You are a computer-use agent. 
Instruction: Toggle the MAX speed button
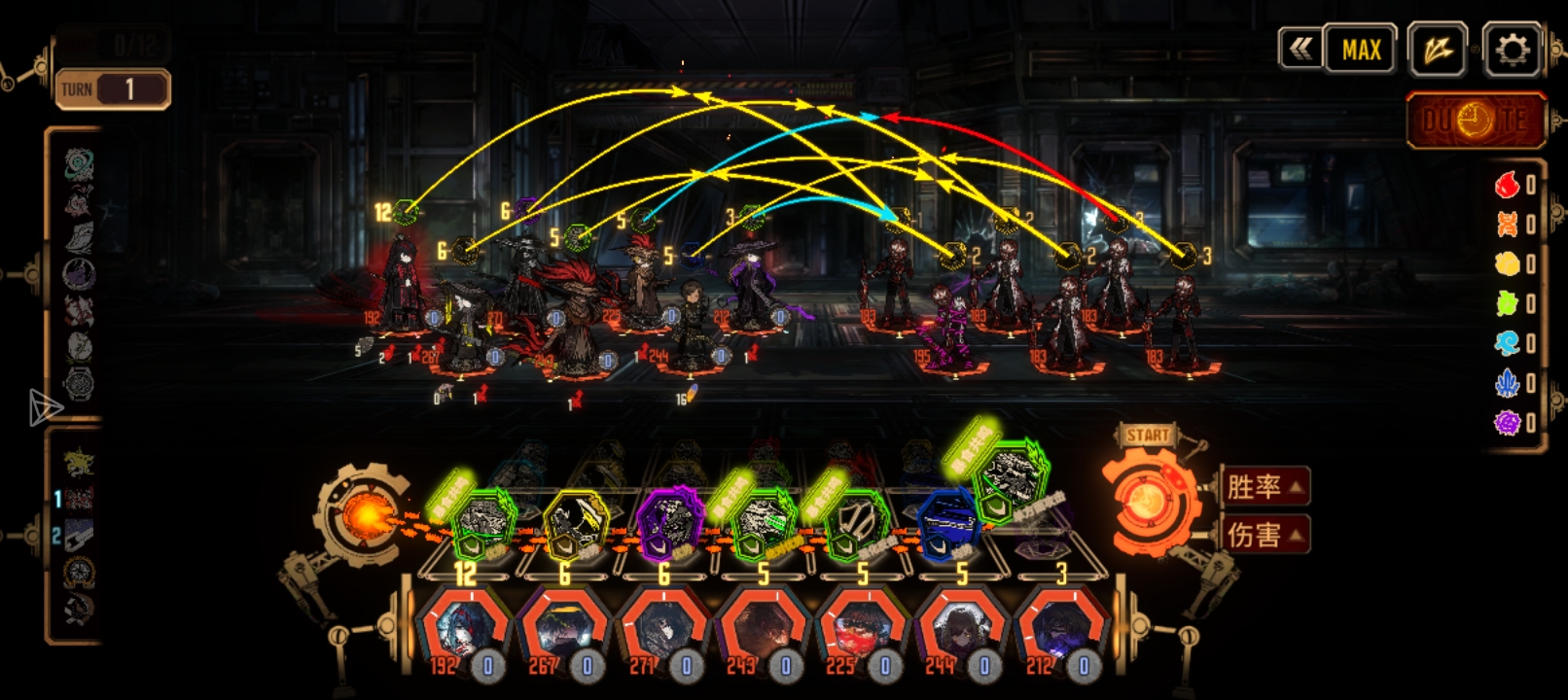tap(1361, 50)
